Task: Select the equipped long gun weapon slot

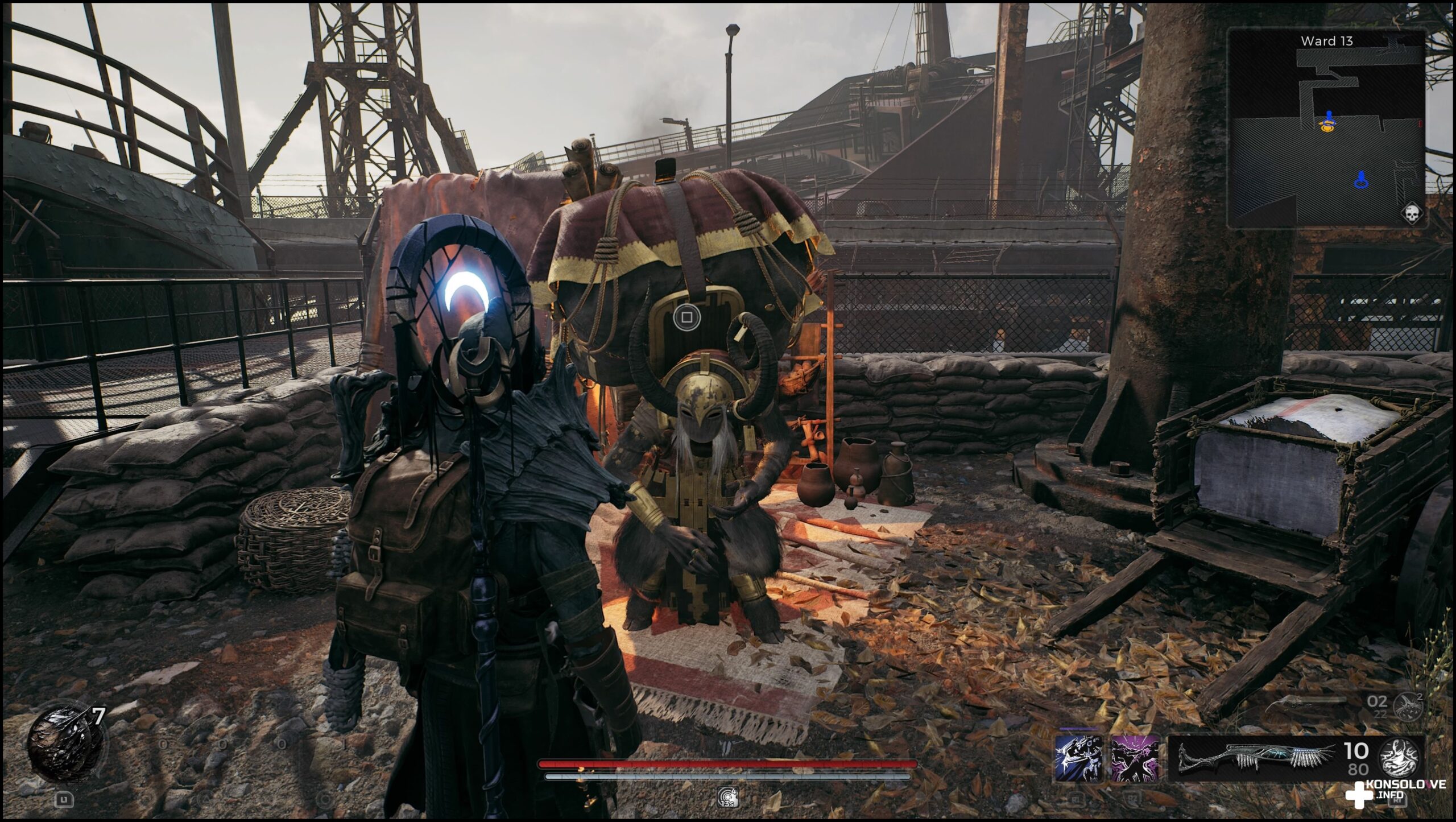Action: pos(1256,759)
